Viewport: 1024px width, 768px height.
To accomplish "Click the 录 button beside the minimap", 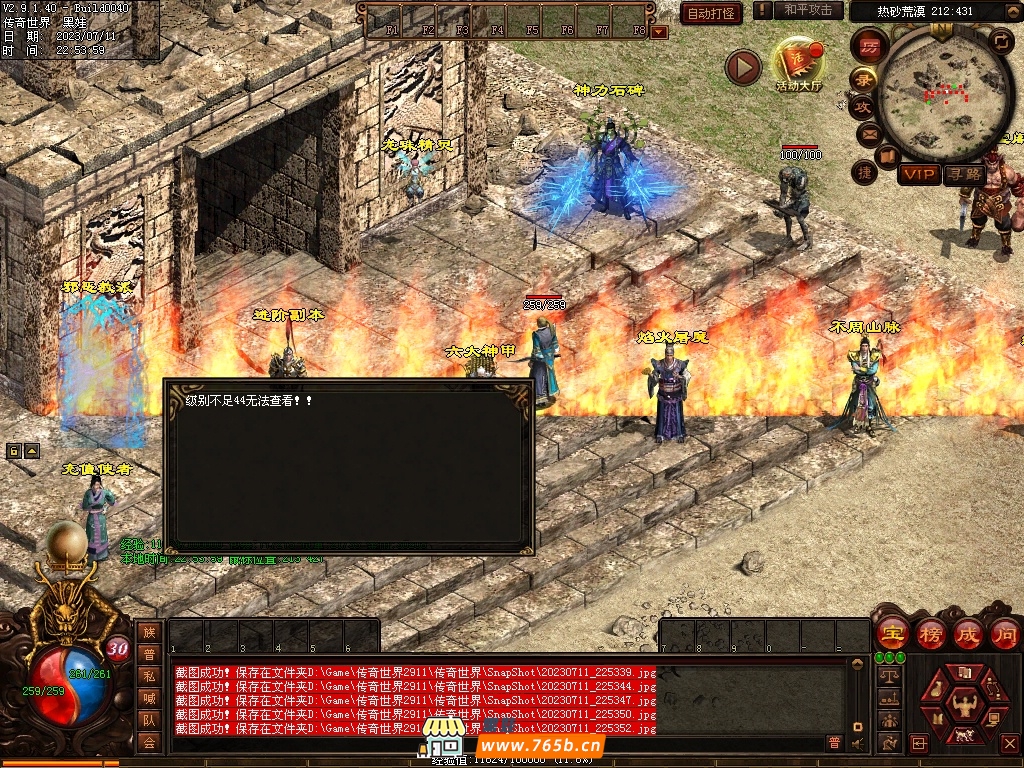I will tap(864, 78).
